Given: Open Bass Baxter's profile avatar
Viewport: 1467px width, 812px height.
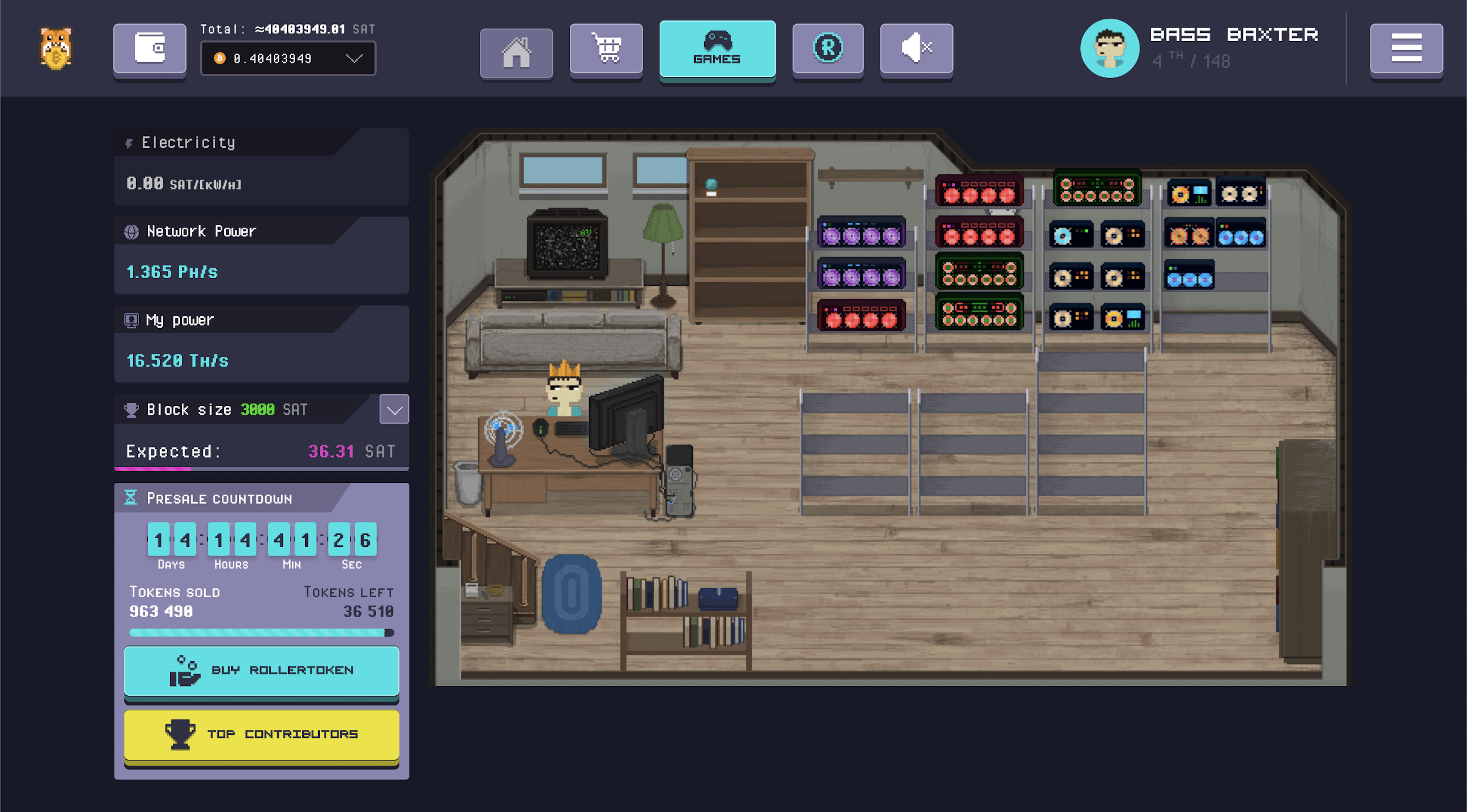Looking at the screenshot, I should coord(1109,49).
